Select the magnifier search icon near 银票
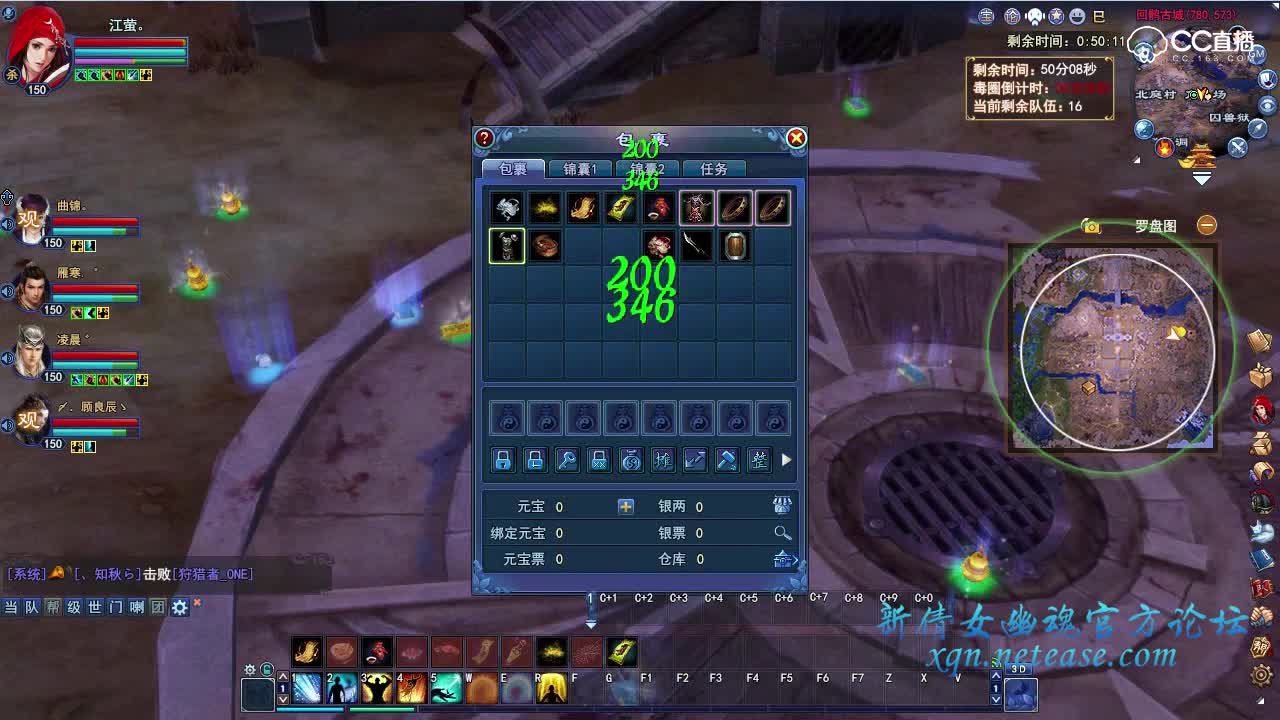1280x720 pixels. [782, 532]
